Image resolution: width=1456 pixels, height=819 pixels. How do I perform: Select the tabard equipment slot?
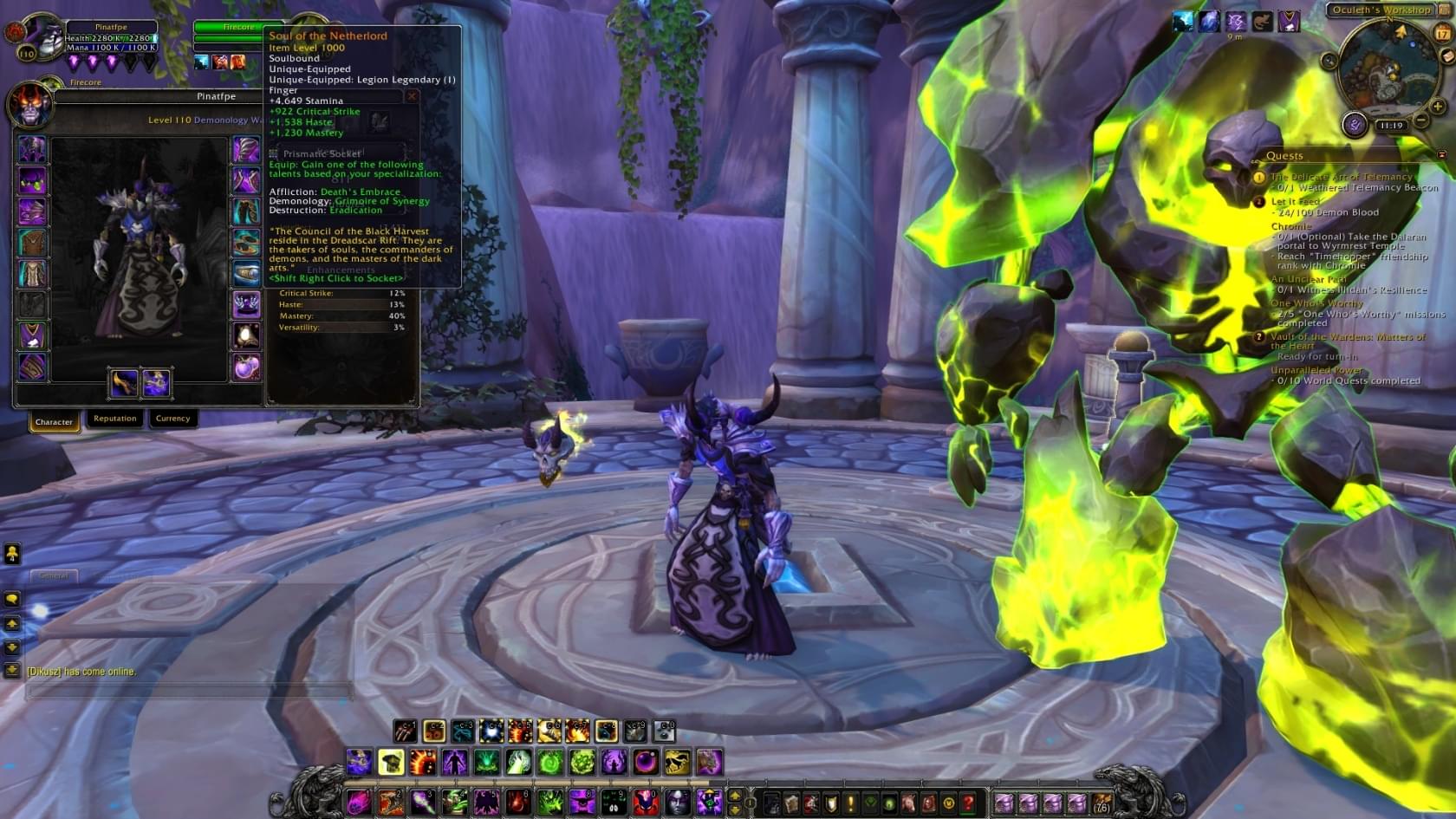(32, 335)
